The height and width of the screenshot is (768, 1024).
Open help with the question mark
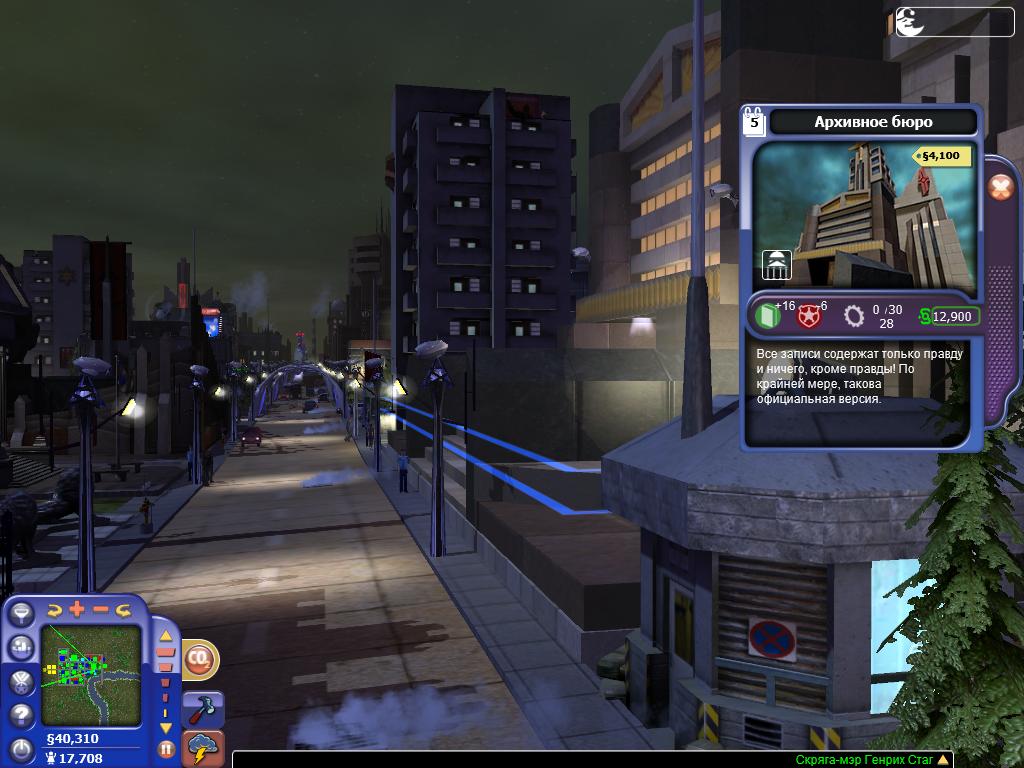[x=21, y=715]
